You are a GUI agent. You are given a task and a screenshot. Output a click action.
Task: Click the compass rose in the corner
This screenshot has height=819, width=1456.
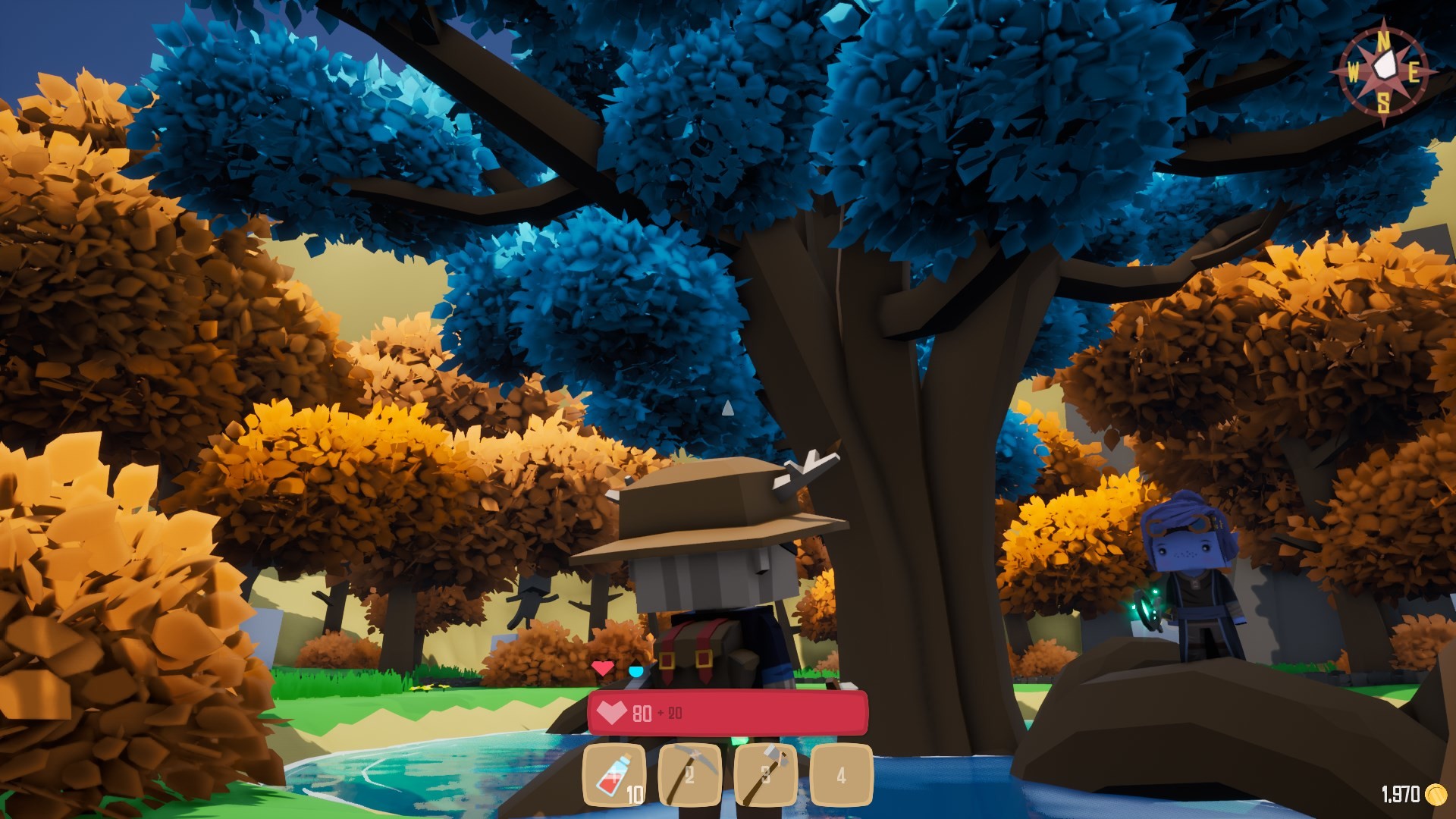(x=1384, y=71)
